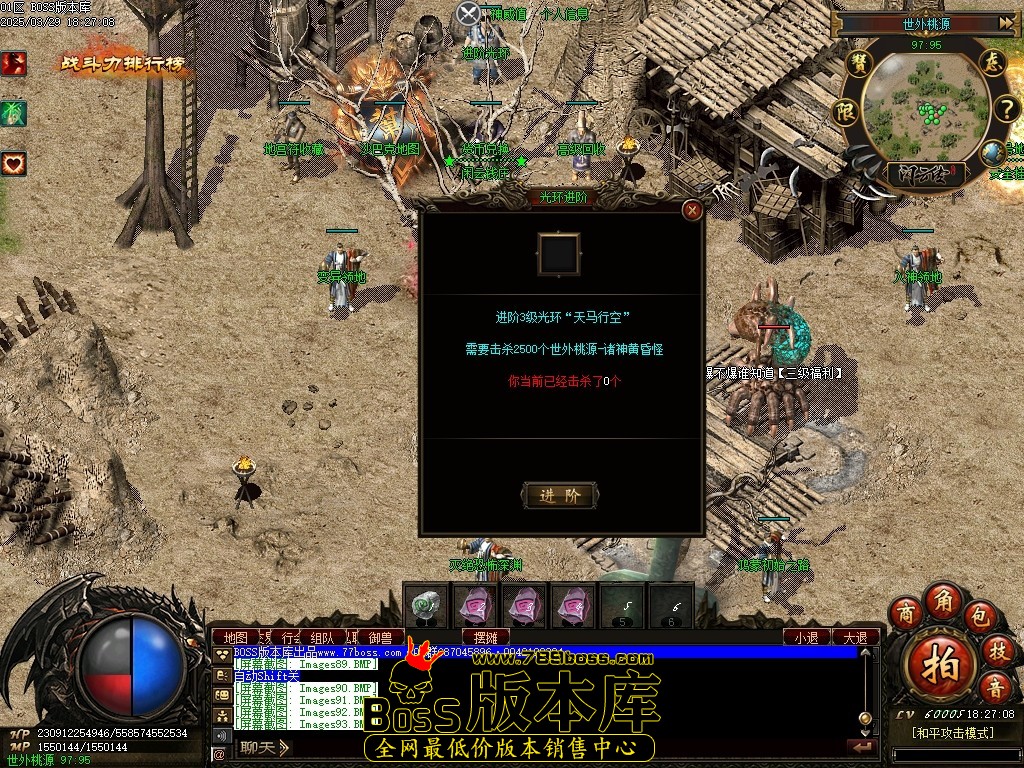Use the first hotbar slot's green stone
Screen dimensions: 1024x768
click(428, 604)
